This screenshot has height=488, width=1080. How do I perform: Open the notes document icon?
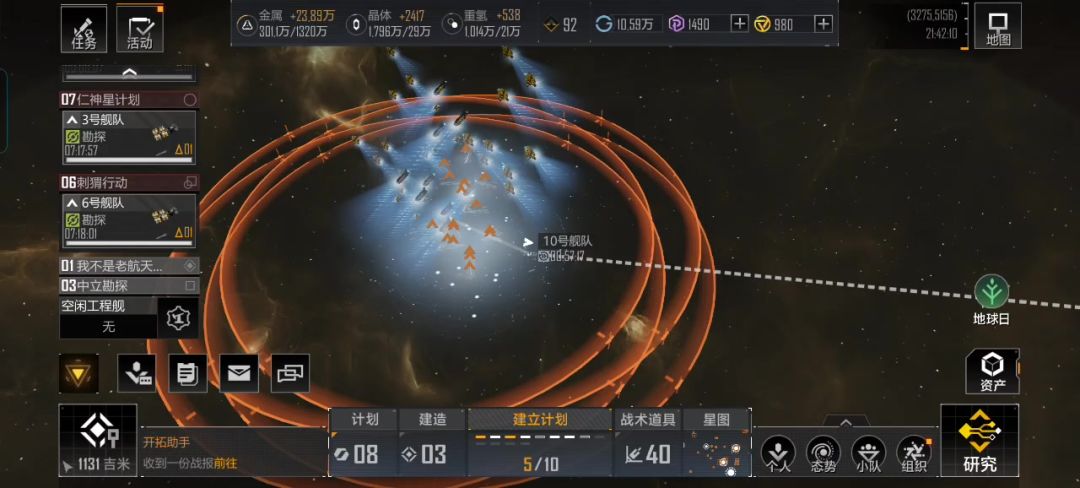187,373
